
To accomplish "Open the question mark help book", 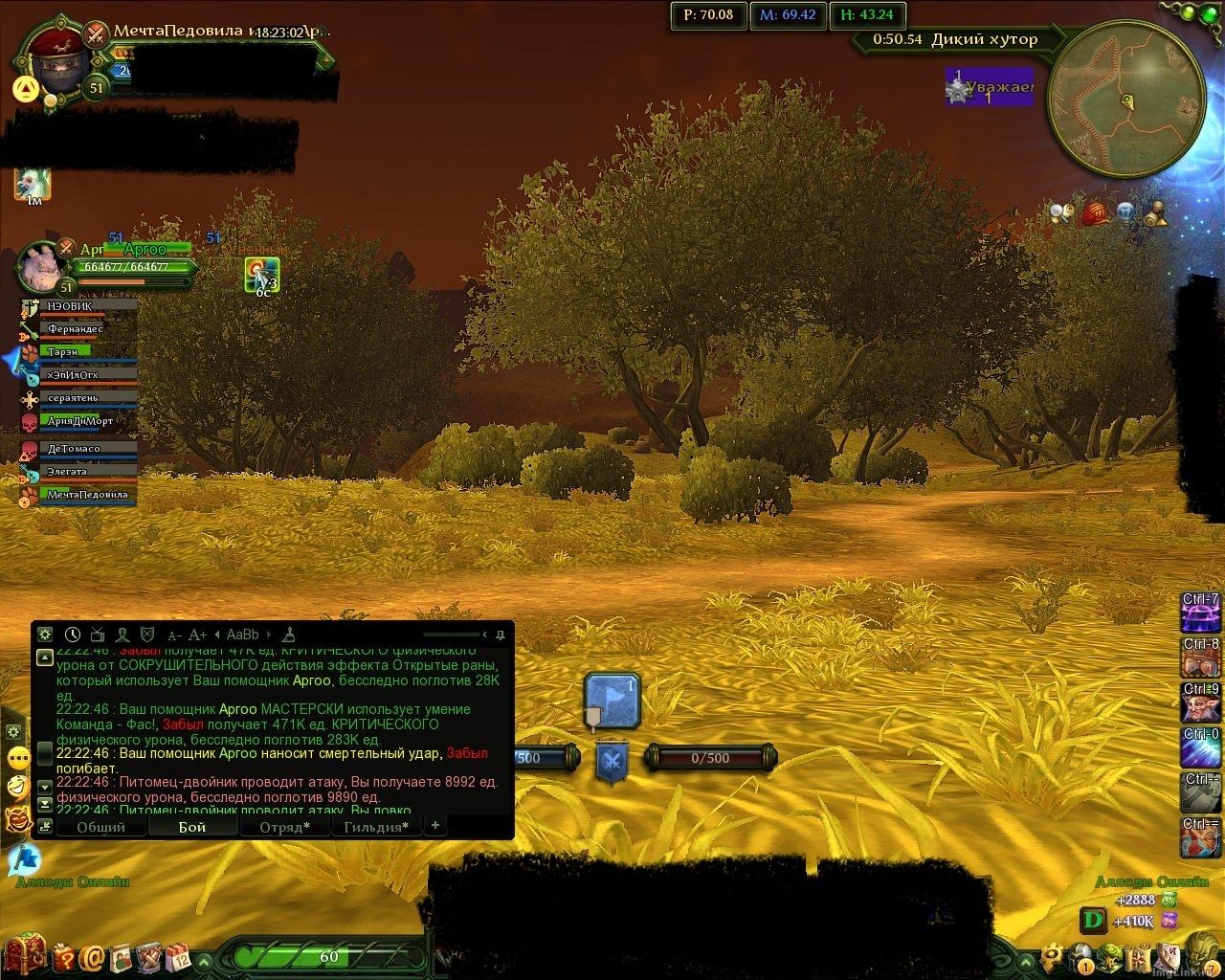I will pyautogui.click(x=65, y=956).
